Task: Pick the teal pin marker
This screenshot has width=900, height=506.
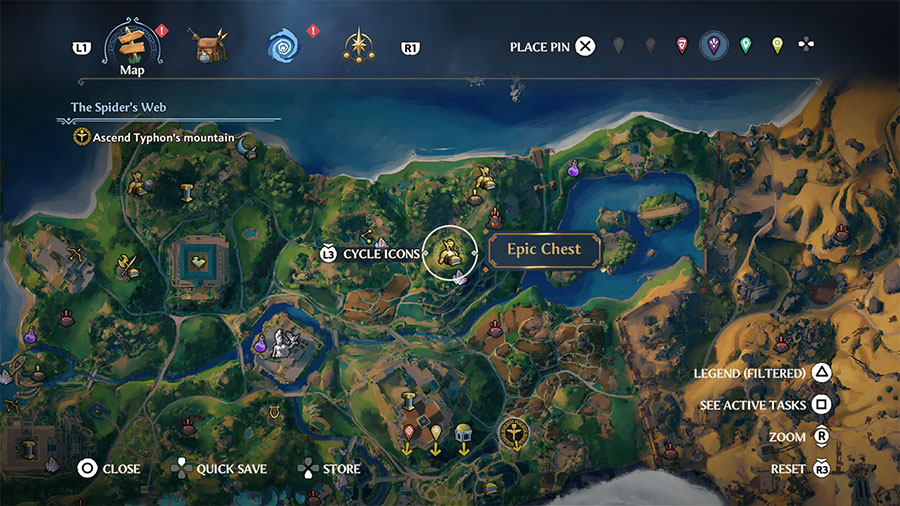Action: 745,46
